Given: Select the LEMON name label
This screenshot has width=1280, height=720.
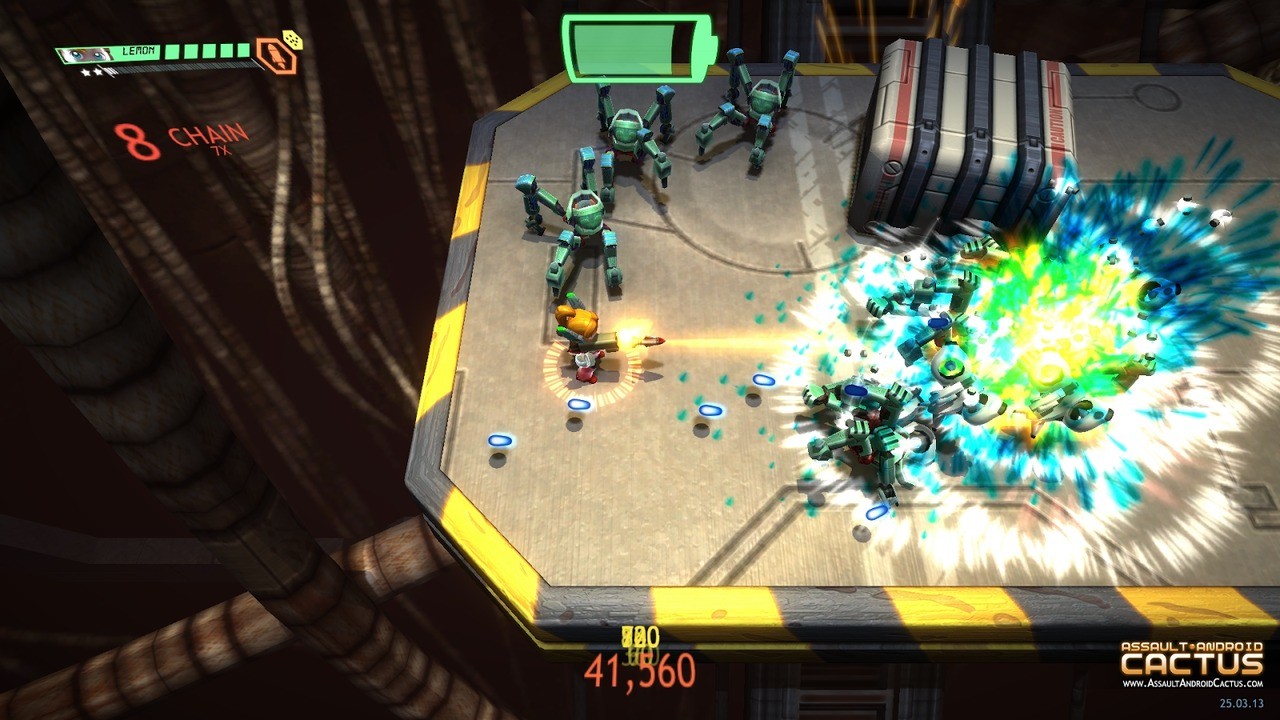Looking at the screenshot, I should (x=139, y=50).
